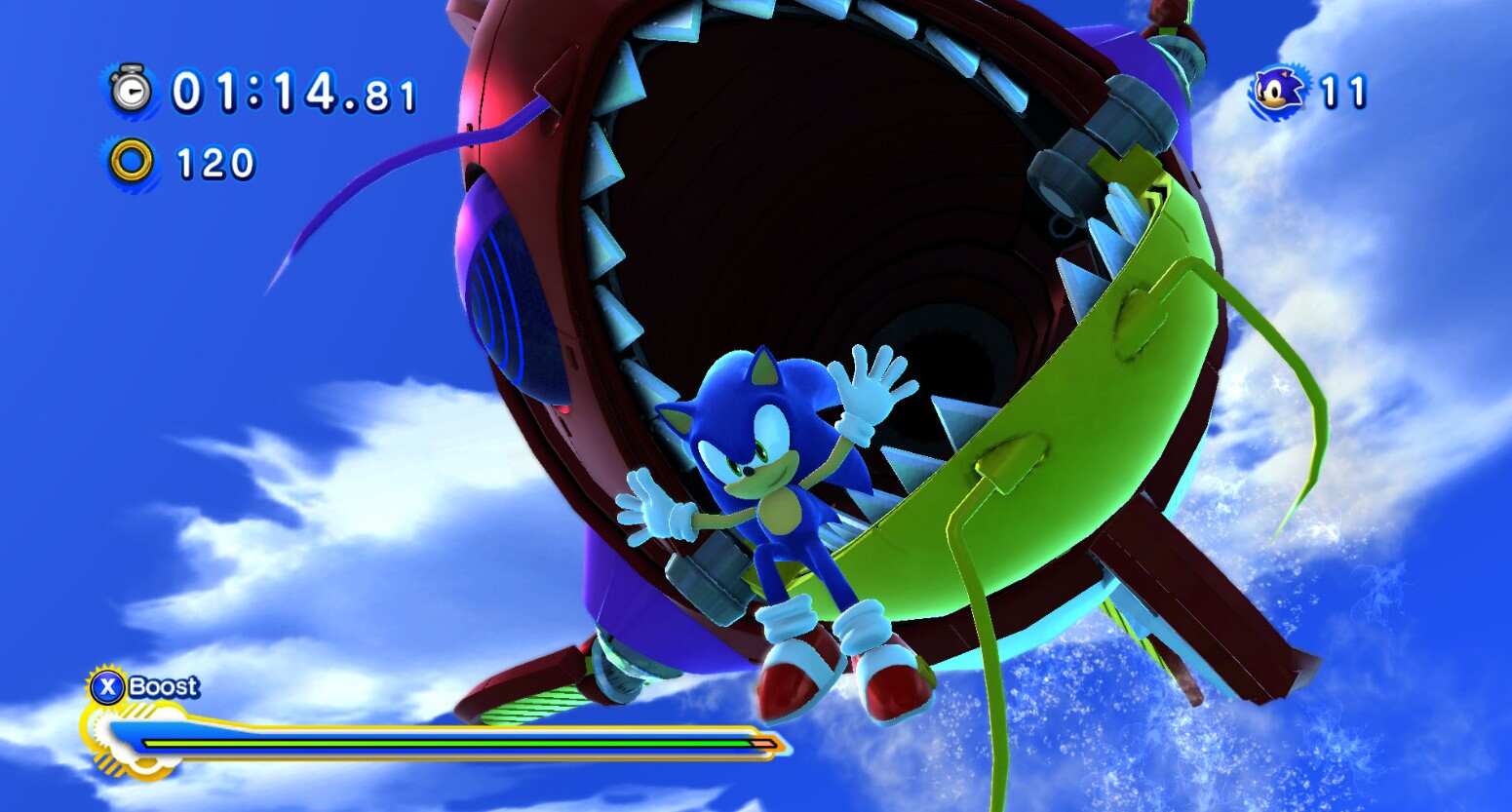This screenshot has width=1512, height=812.
Task: Click the Sonic head lives icon
Action: (1277, 91)
